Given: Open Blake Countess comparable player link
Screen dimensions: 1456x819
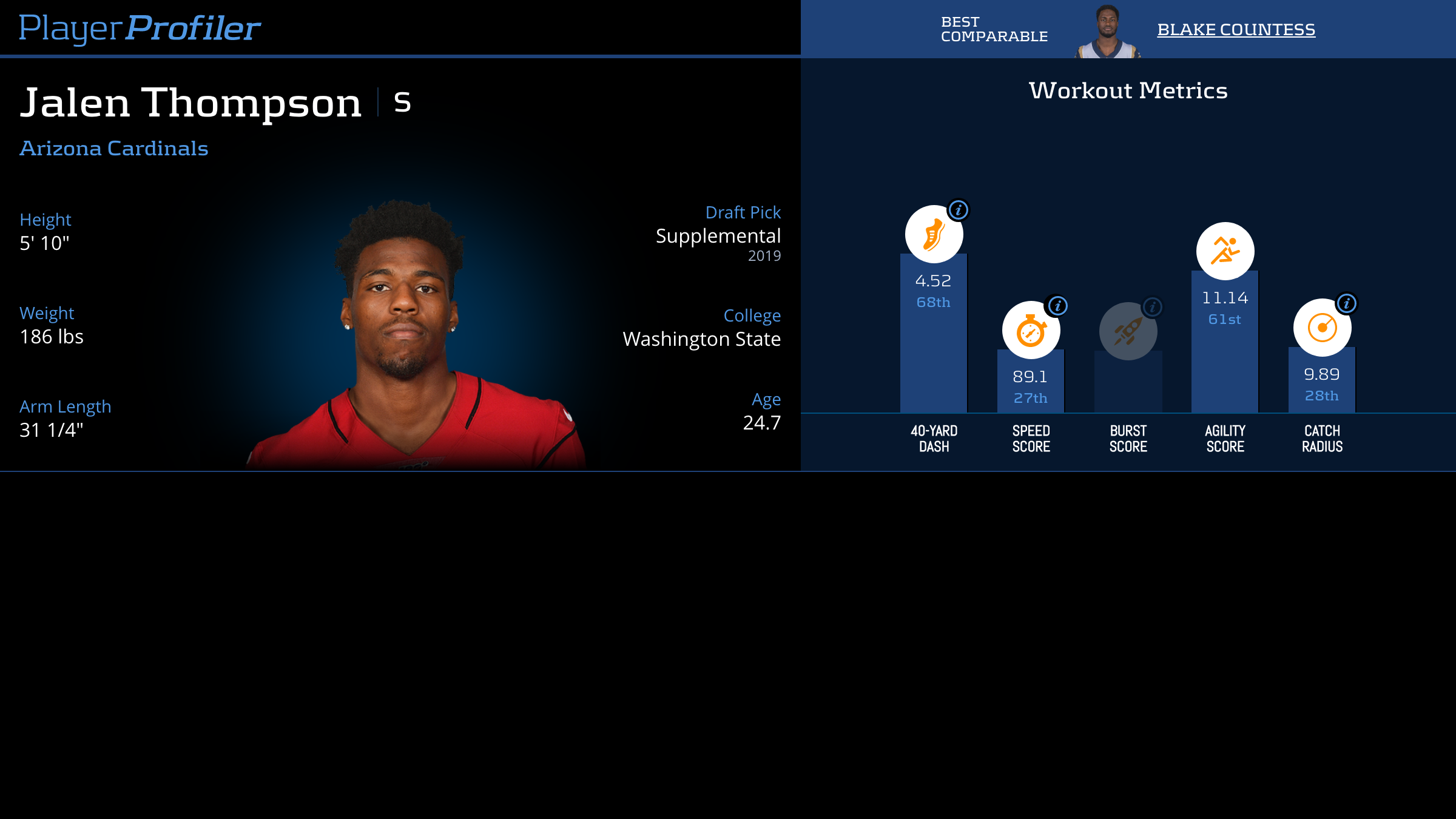Looking at the screenshot, I should (1236, 29).
